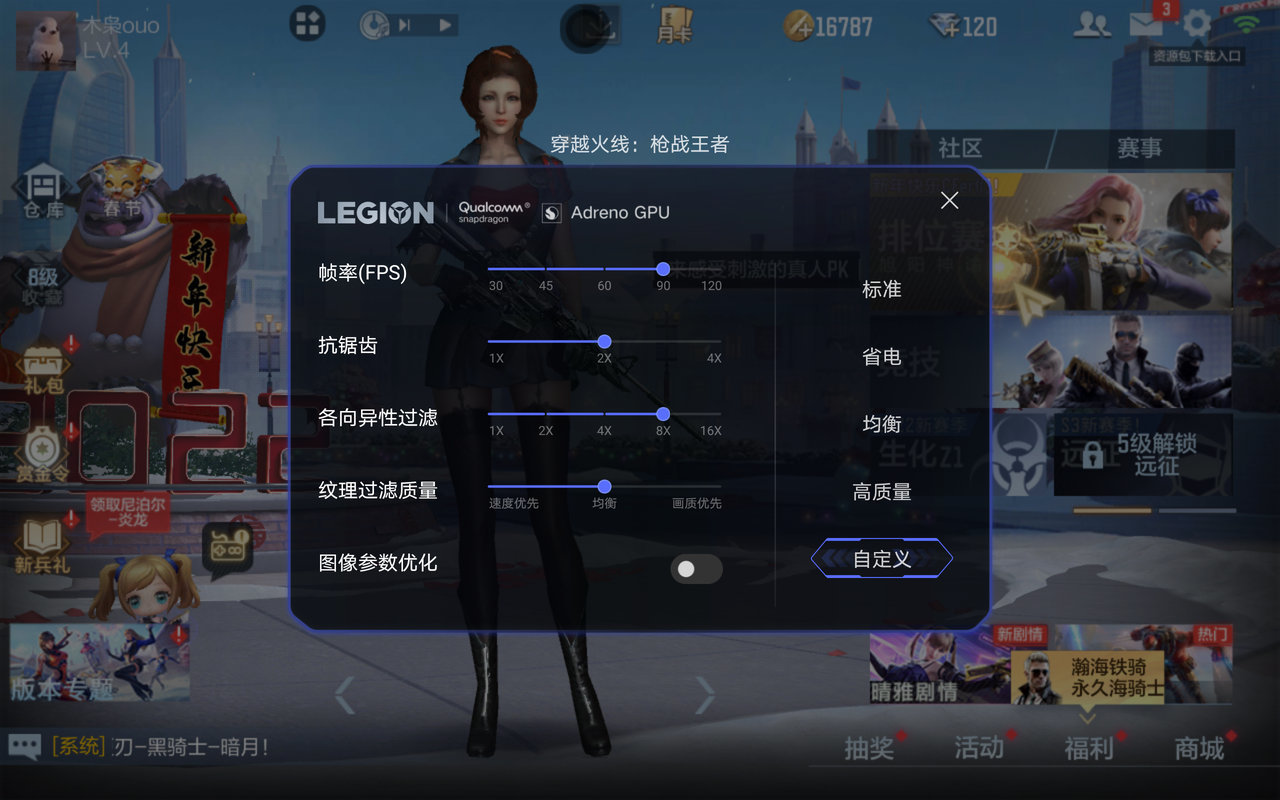
Task: Open the 活动 events tab
Action: [x=979, y=748]
